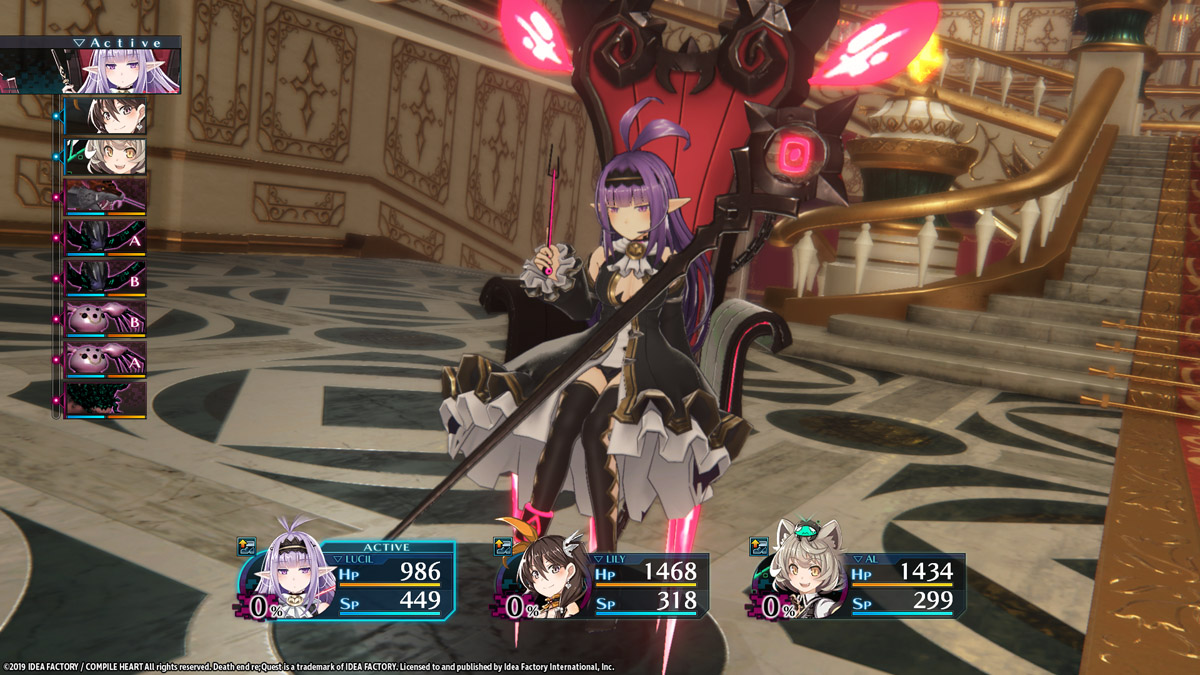Click the buff icon above Lily's portrait
The height and width of the screenshot is (675, 1200).
(503, 546)
